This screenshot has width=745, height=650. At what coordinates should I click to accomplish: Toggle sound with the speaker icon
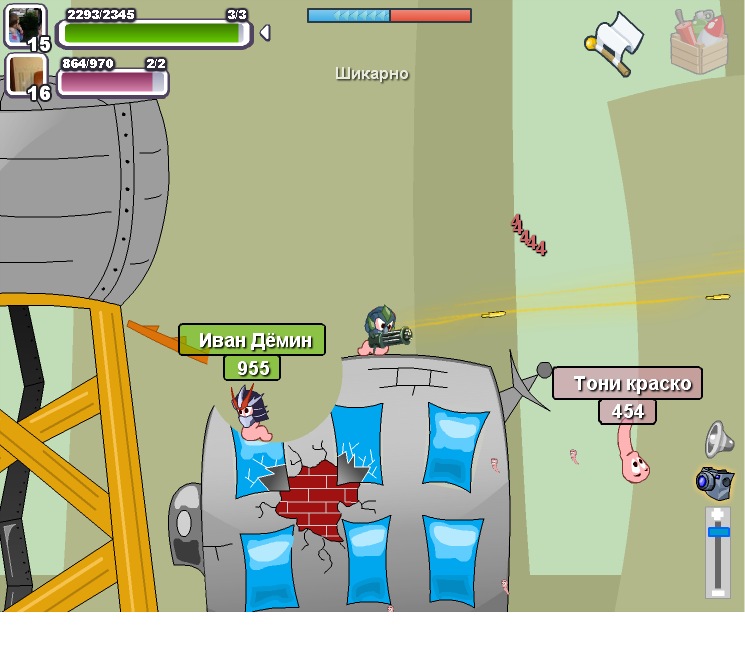[x=719, y=438]
